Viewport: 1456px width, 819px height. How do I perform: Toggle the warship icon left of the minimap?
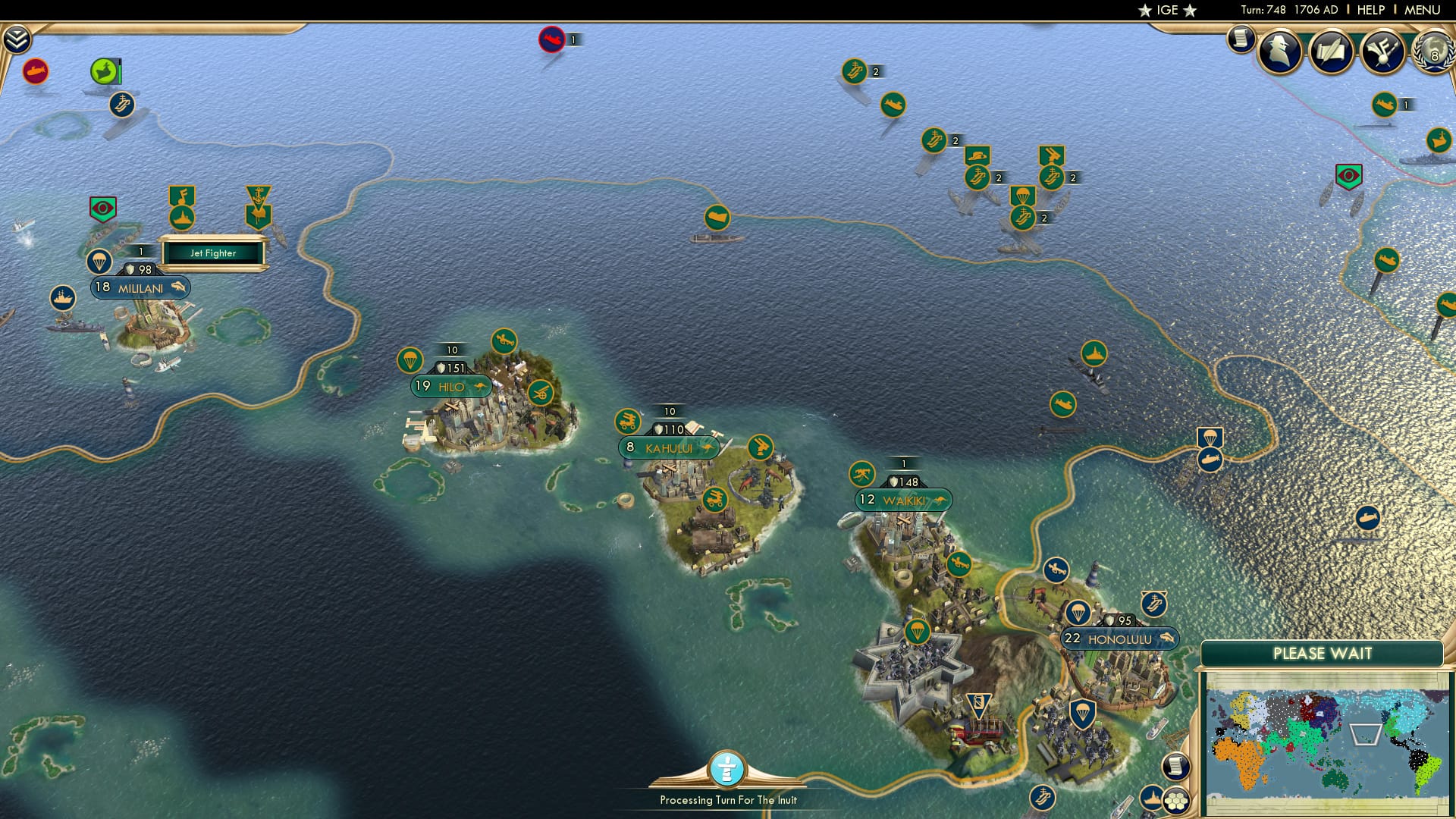pos(1152,800)
